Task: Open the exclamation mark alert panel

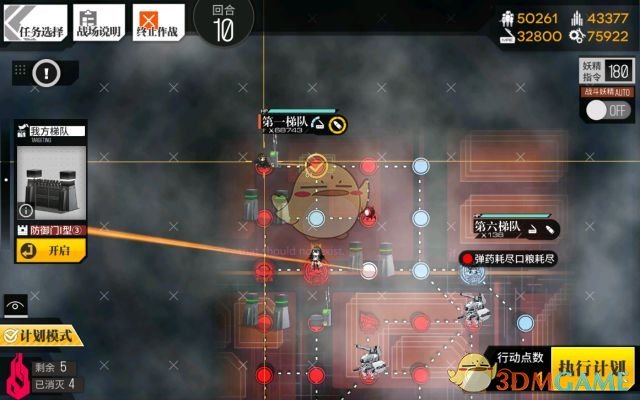Action: click(45, 72)
